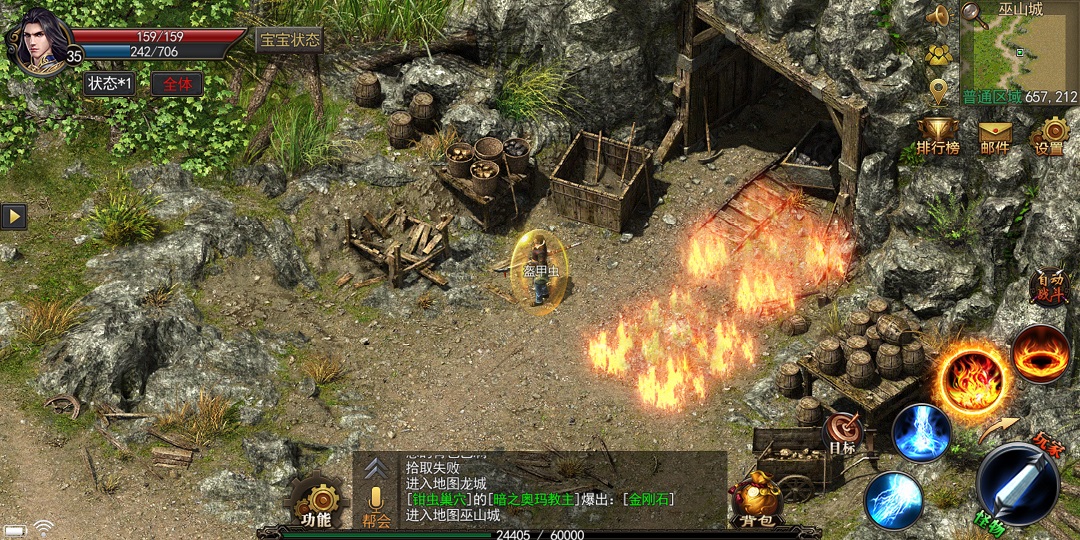
Task: Click the gold location pin icon
Action: tap(938, 92)
